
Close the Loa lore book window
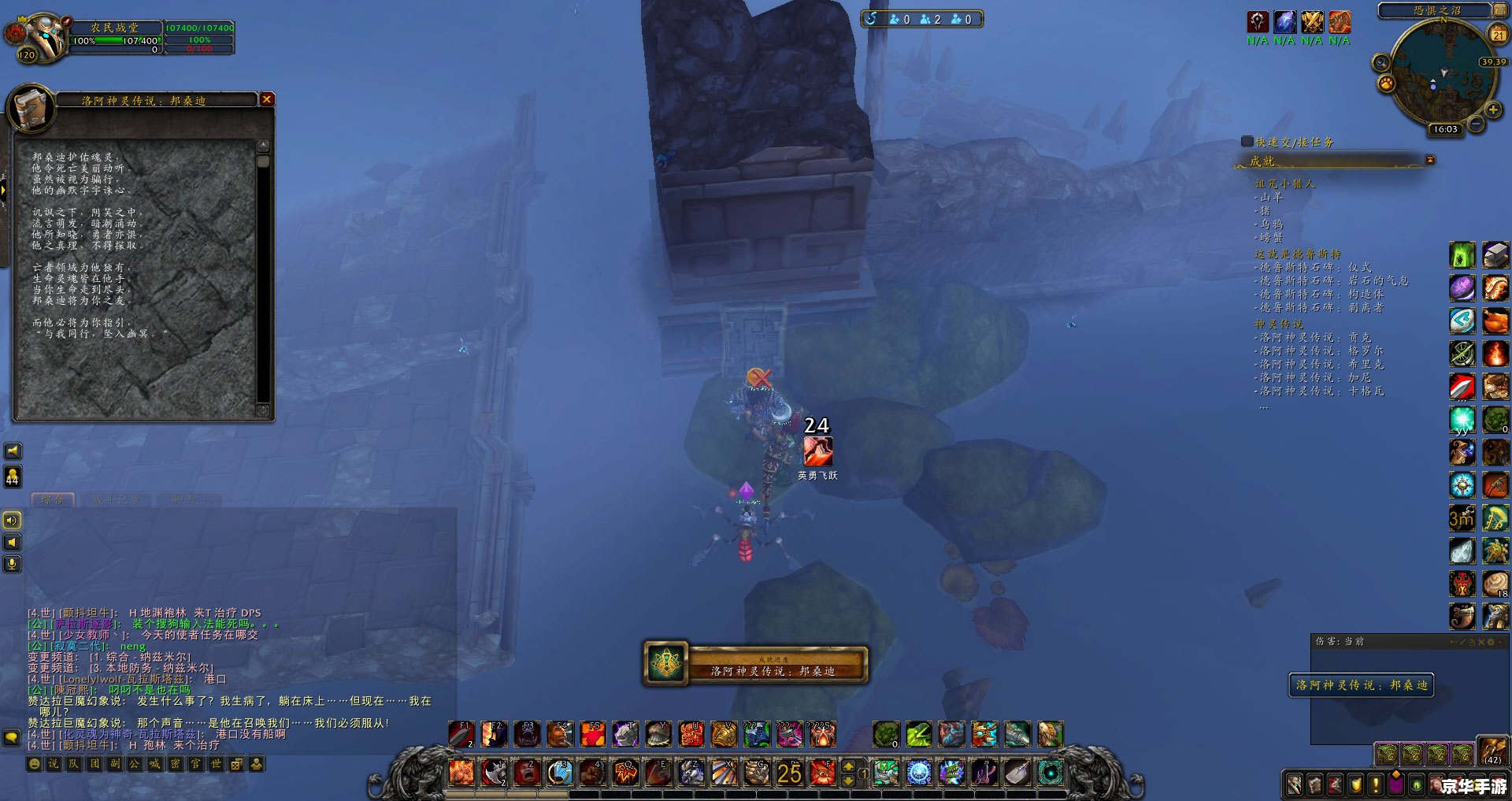(267, 99)
